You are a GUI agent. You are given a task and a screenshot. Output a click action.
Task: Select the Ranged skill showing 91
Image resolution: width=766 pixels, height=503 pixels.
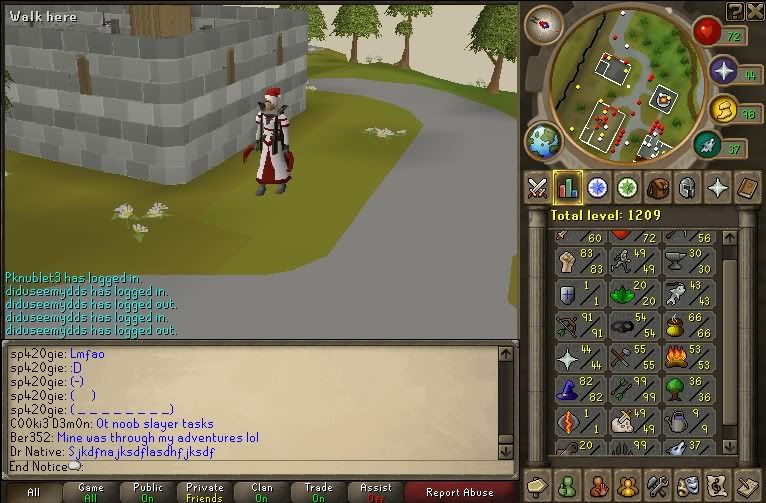(x=578, y=326)
